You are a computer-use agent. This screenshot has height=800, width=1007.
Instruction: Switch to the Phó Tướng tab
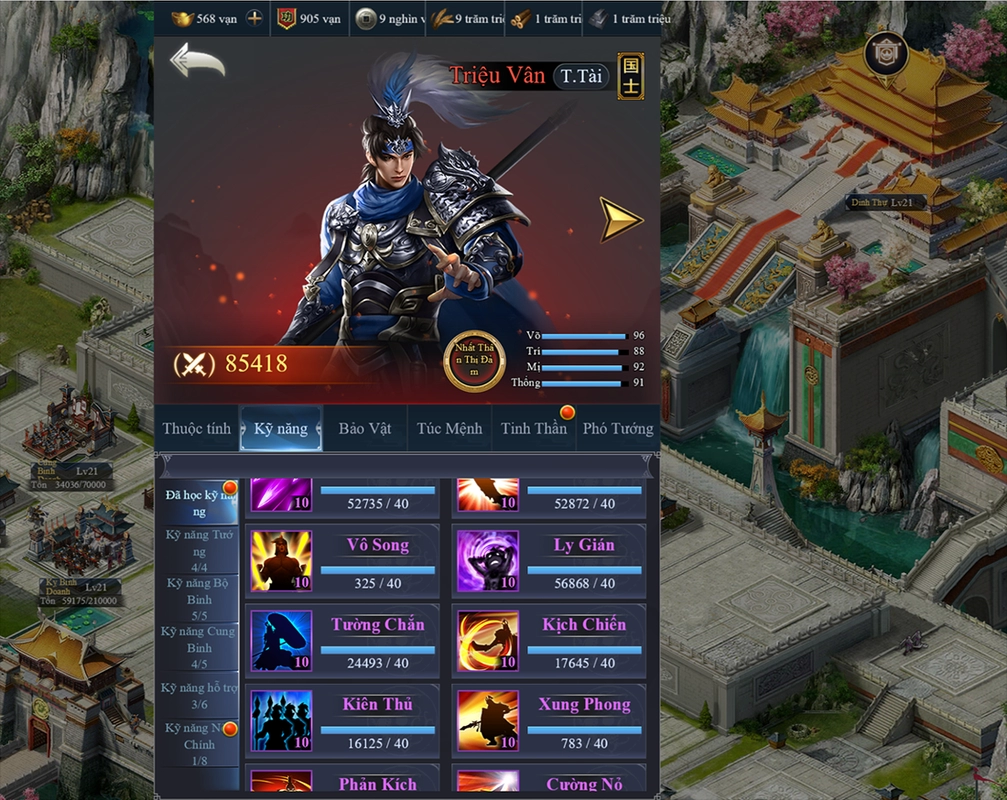[x=618, y=429]
